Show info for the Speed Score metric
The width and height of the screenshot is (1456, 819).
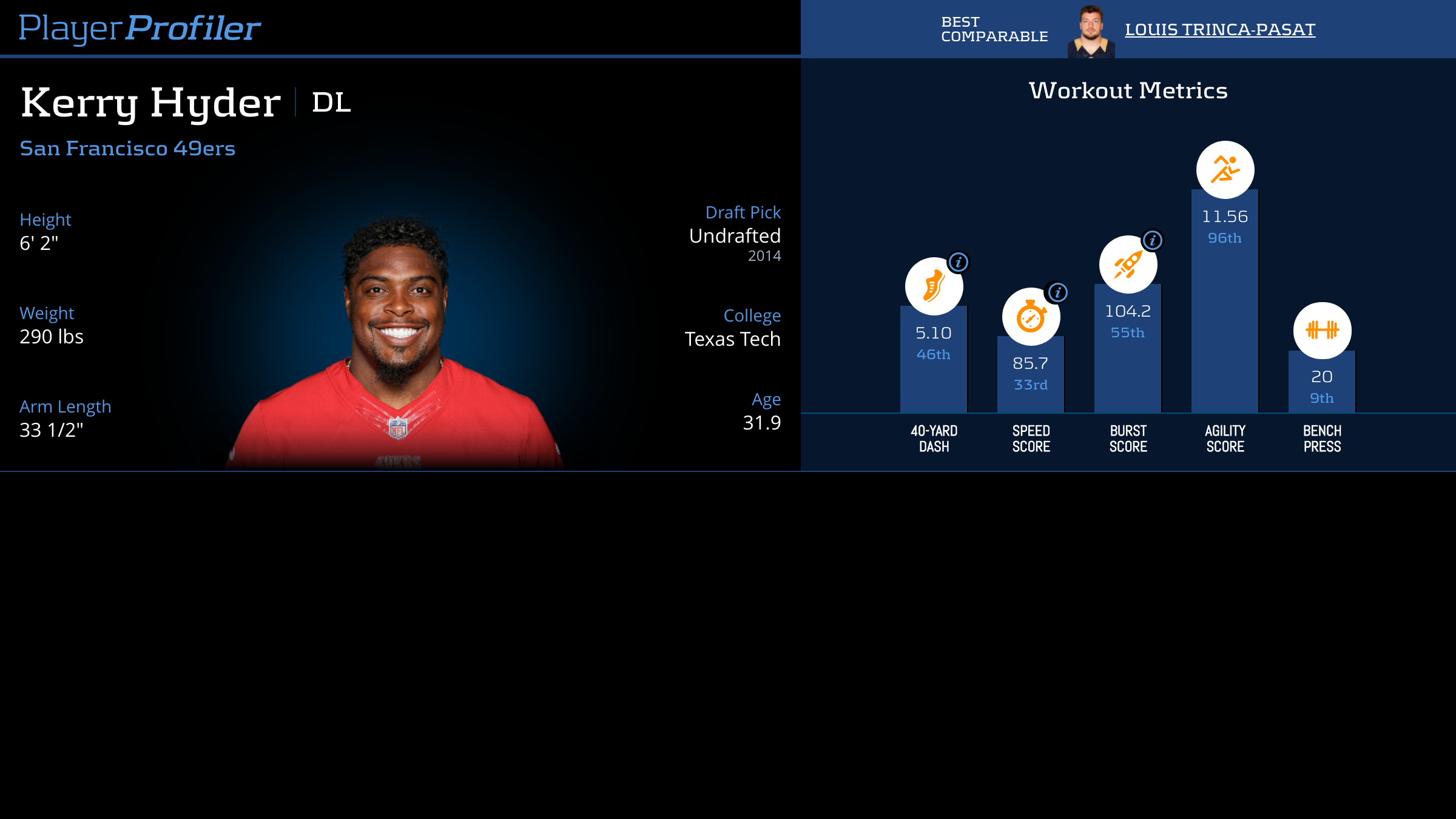coord(1057,292)
